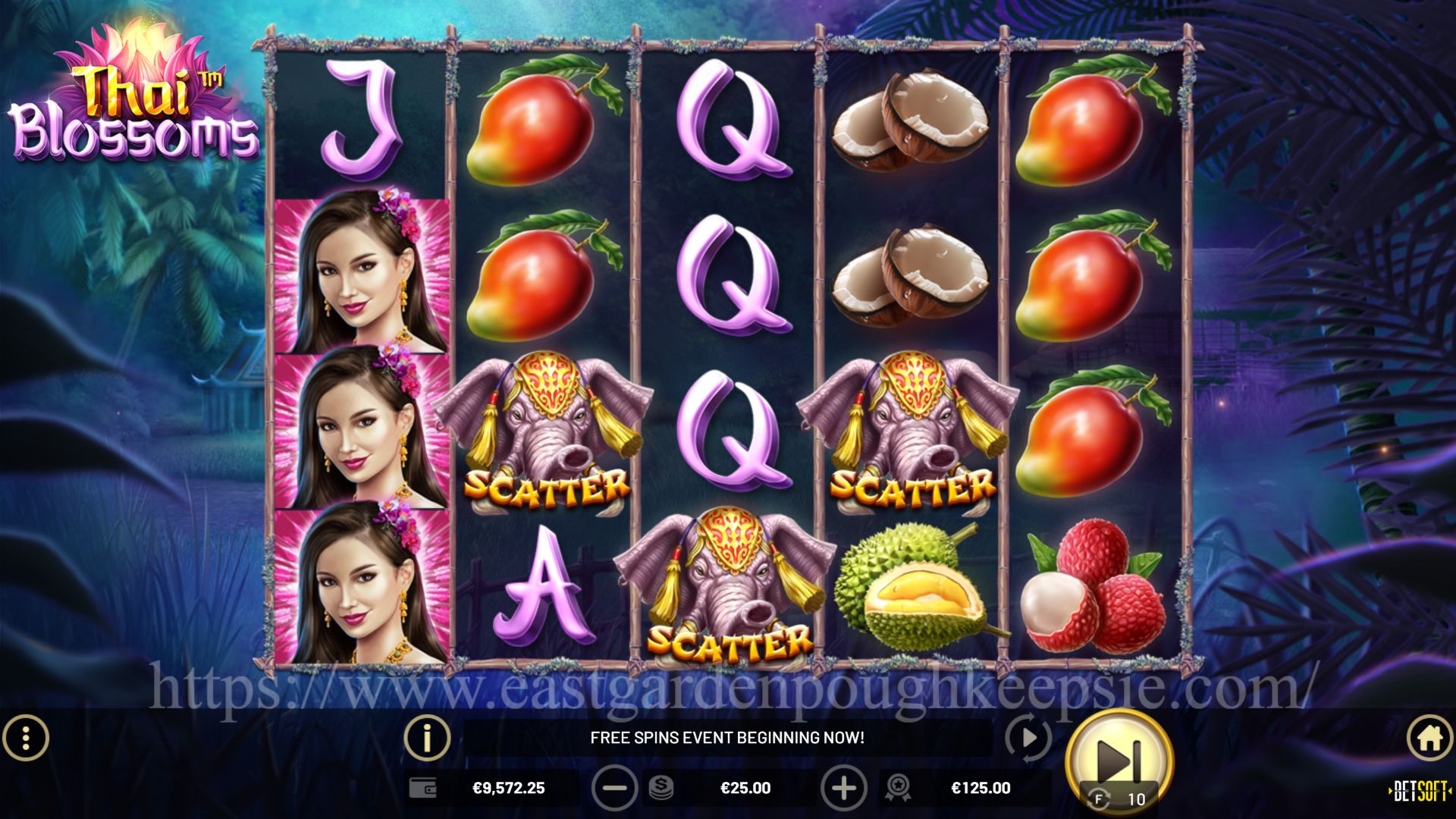This screenshot has width=1456, height=819.
Task: Decrease the bet with the minus button
Action: coord(613,789)
